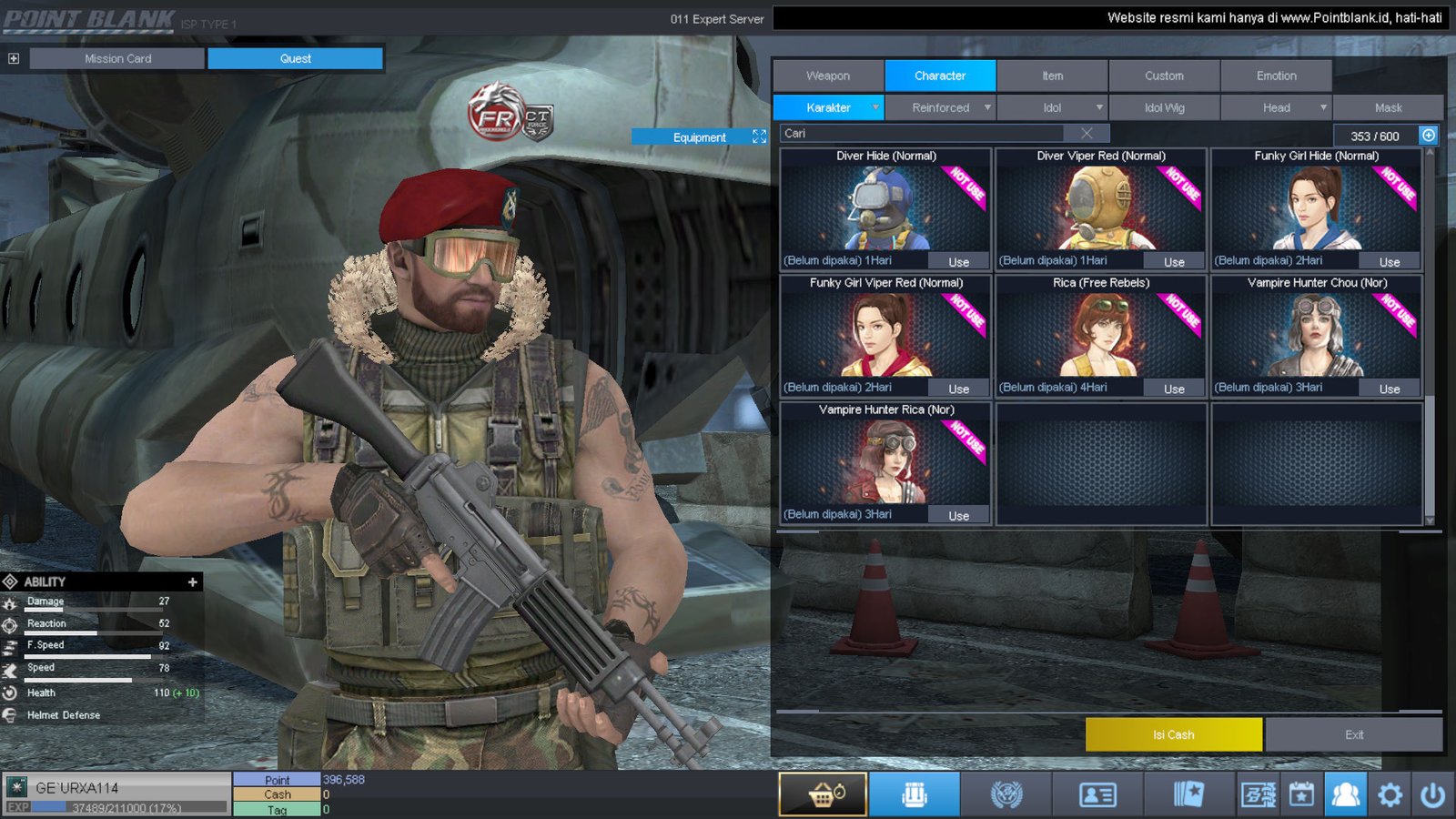The width and height of the screenshot is (1456, 819).
Task: Open the shop basket icon
Action: coord(823,794)
